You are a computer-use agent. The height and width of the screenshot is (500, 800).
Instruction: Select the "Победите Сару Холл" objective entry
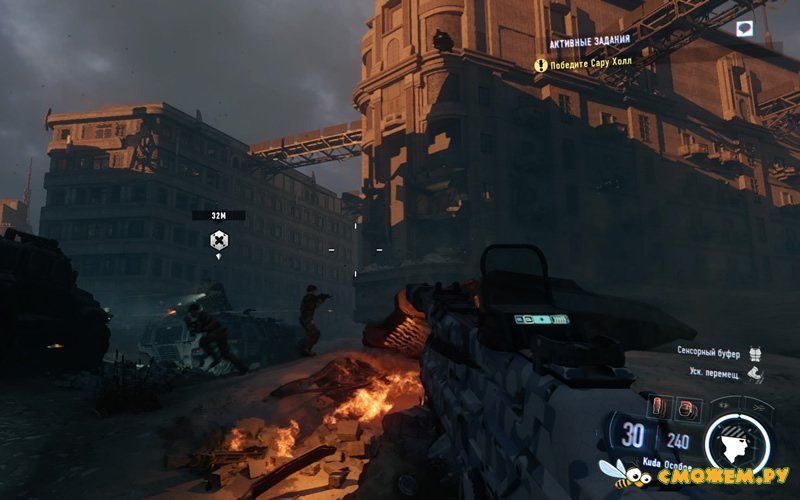(x=590, y=65)
